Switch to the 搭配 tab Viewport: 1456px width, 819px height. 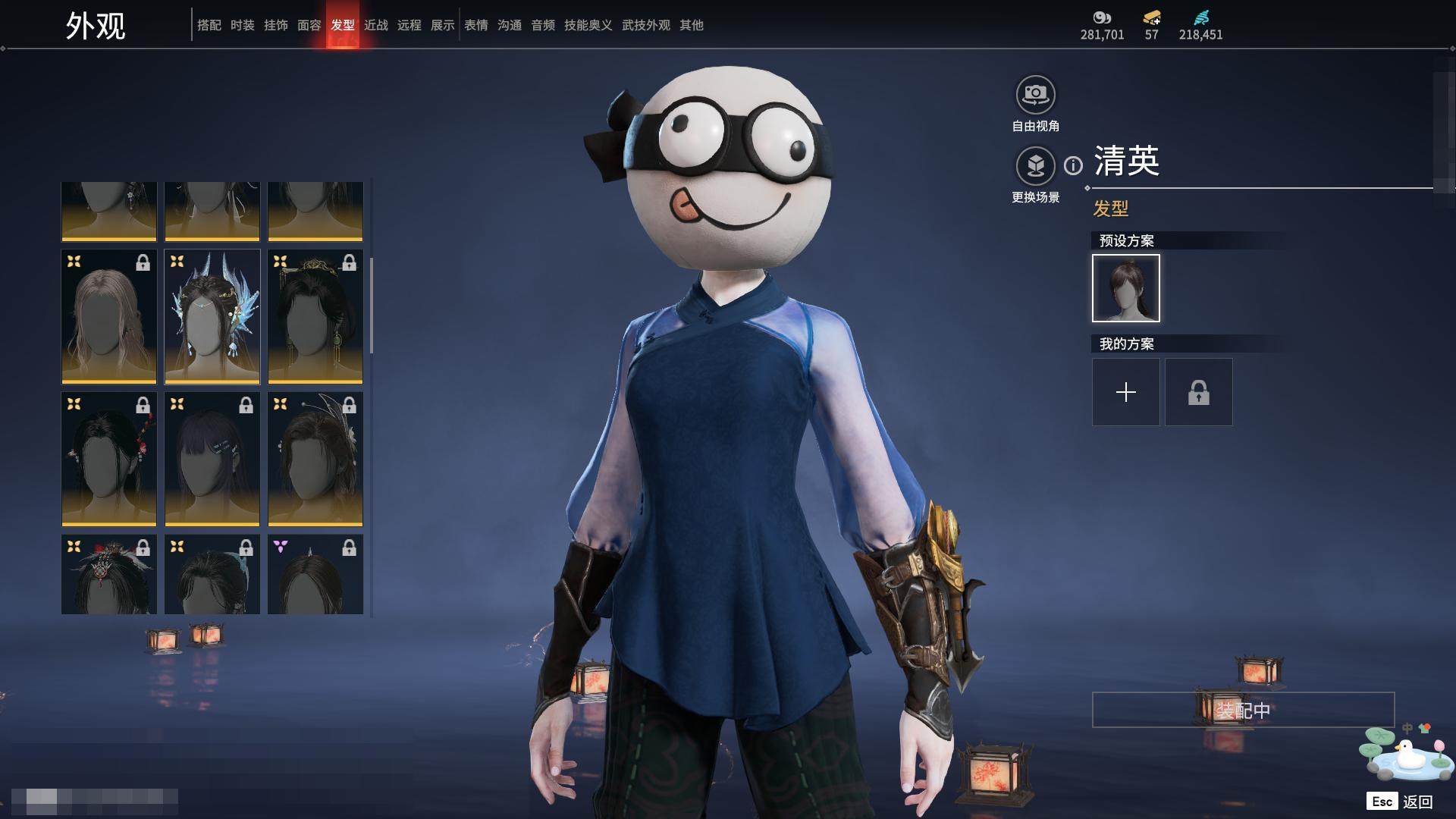(x=209, y=25)
